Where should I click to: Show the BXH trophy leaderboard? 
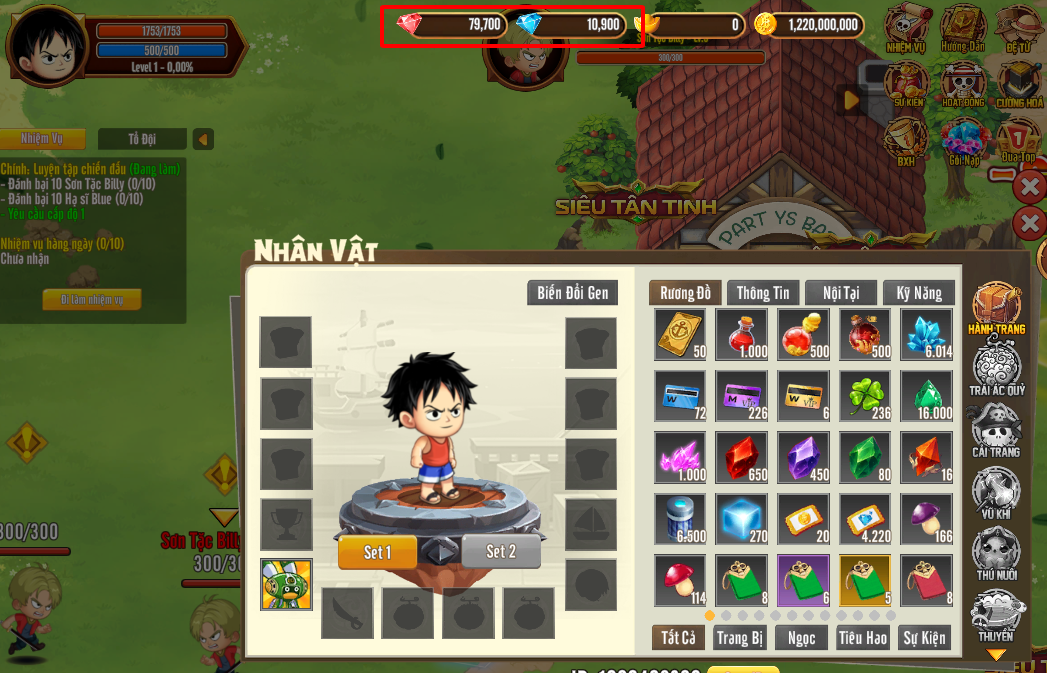coord(906,138)
